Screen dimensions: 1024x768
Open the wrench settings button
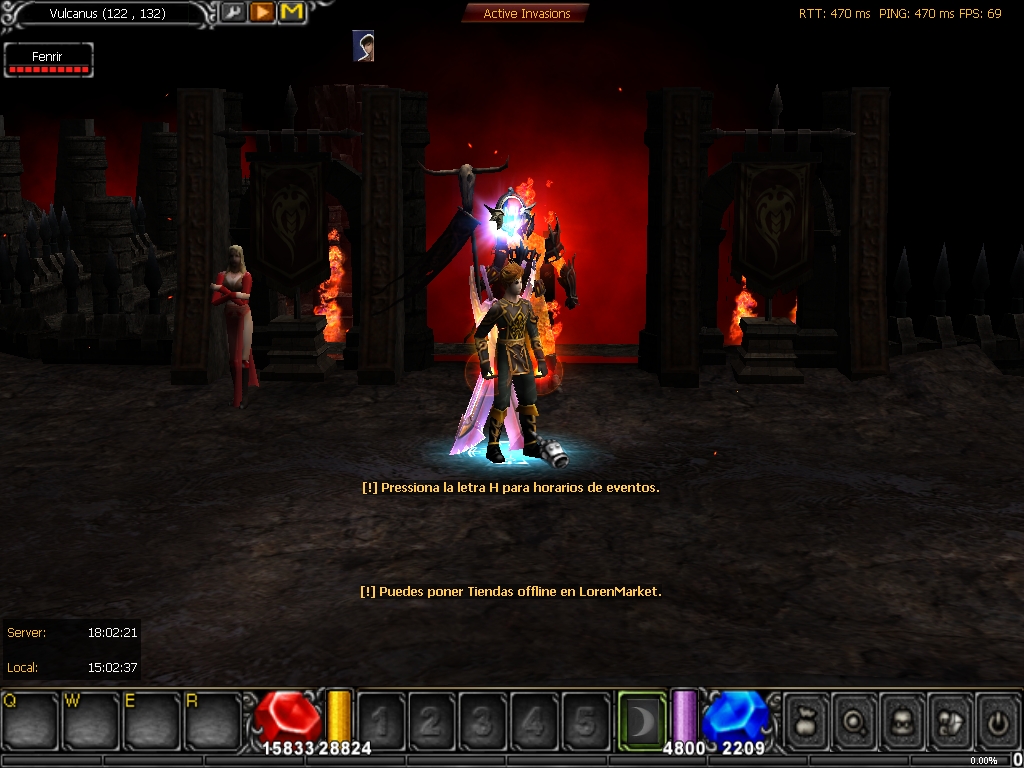[233, 13]
